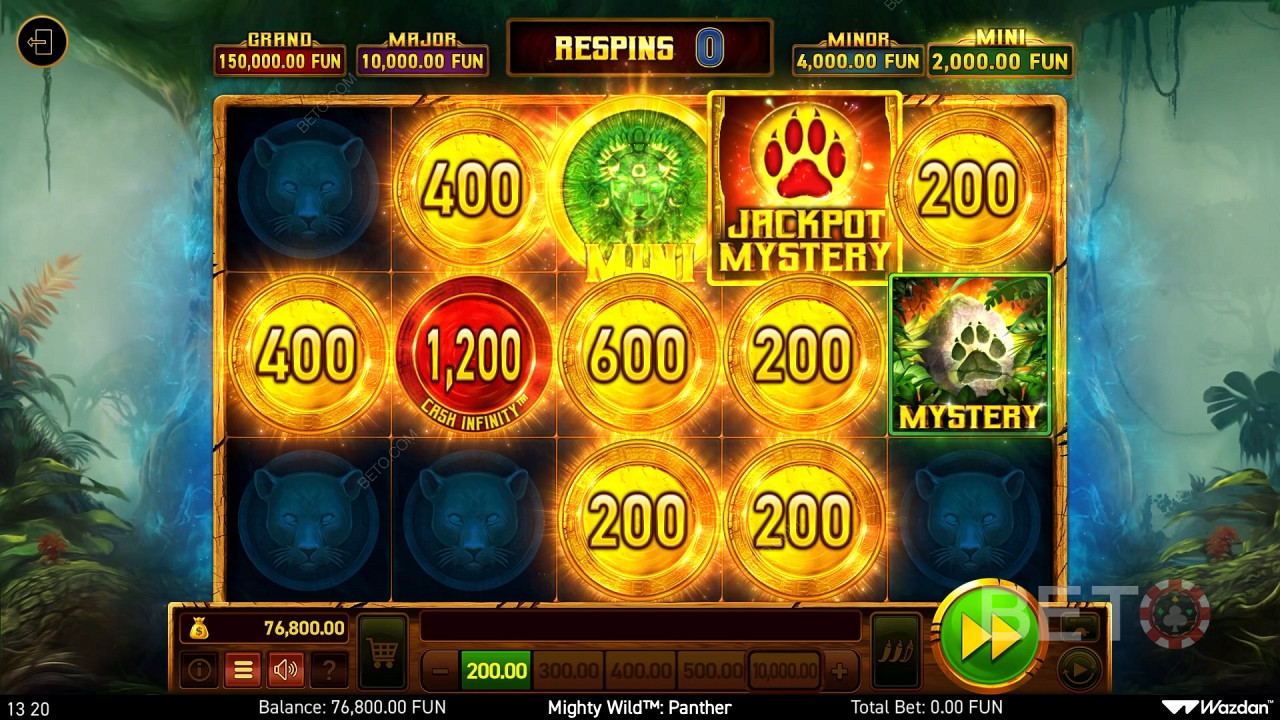The height and width of the screenshot is (720, 1280).
Task: Open the question mark help button
Action: pos(329,670)
